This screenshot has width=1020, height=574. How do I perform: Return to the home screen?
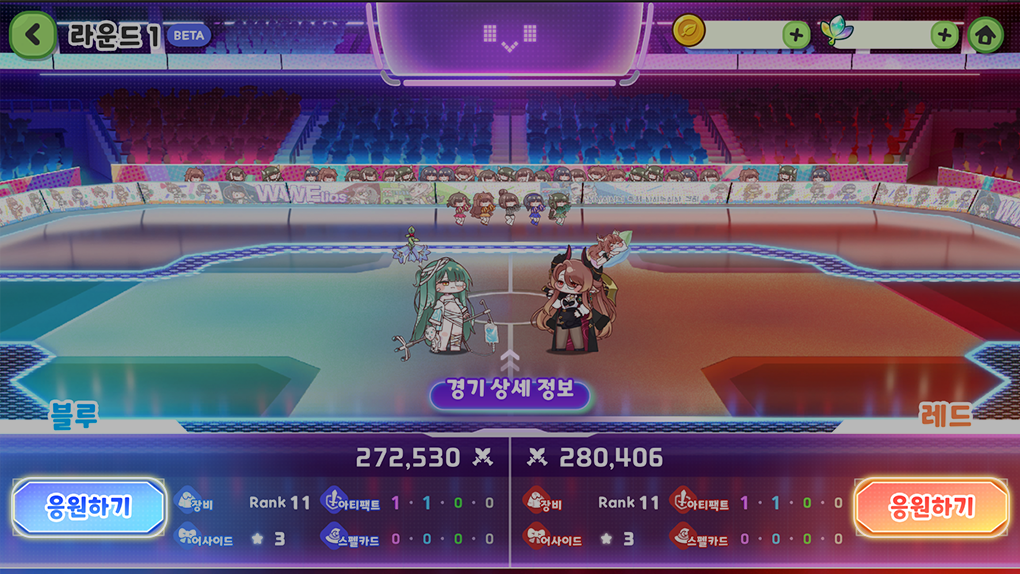986,35
